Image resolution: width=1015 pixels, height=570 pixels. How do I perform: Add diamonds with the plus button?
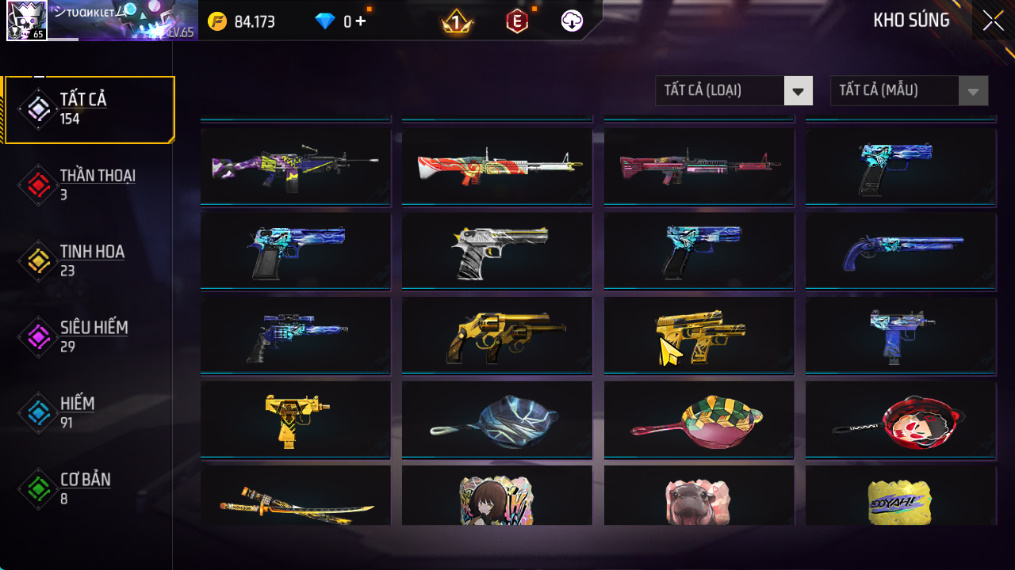[x=360, y=21]
